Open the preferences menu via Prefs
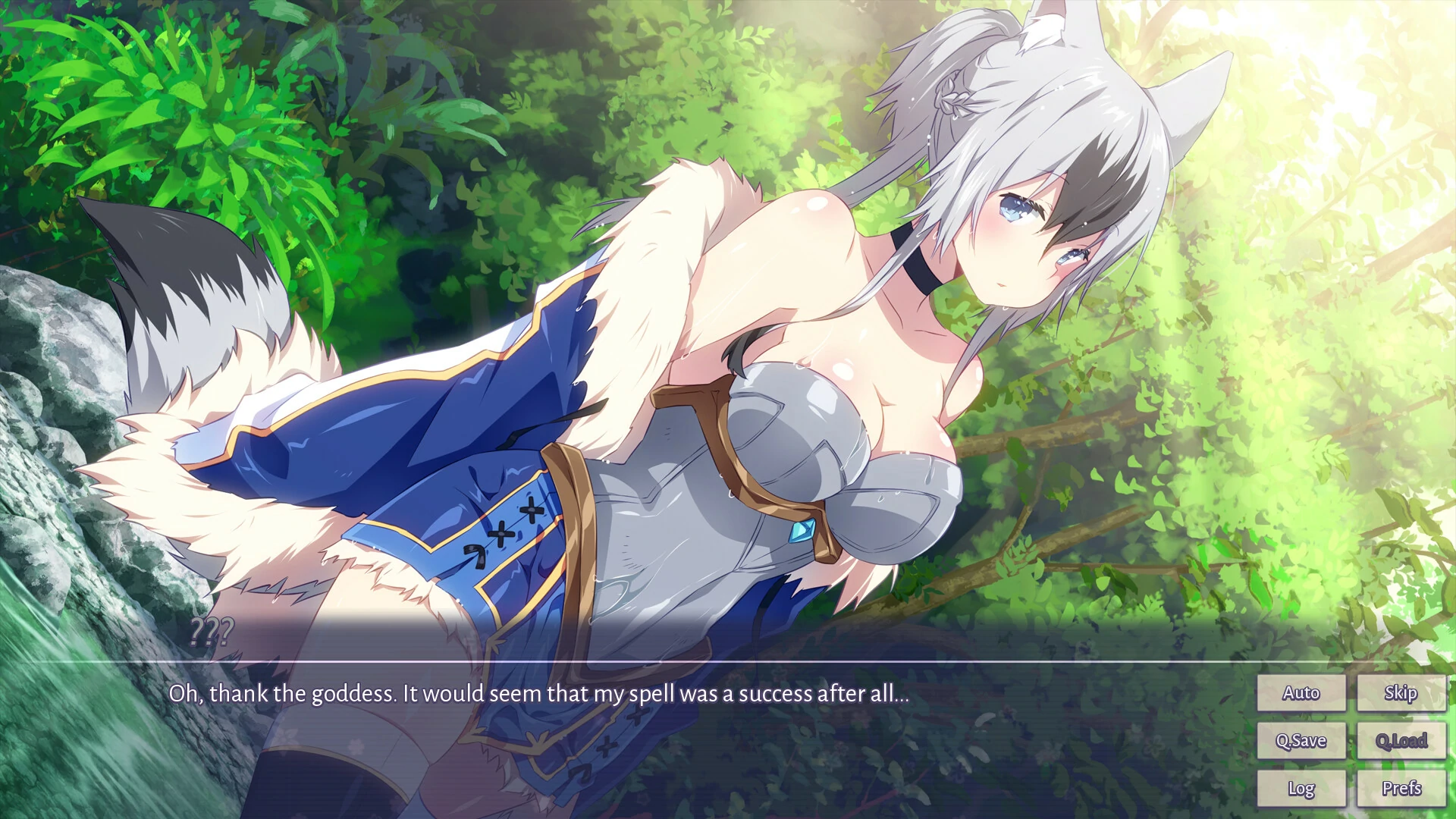This screenshot has height=819, width=1456. tap(1401, 788)
